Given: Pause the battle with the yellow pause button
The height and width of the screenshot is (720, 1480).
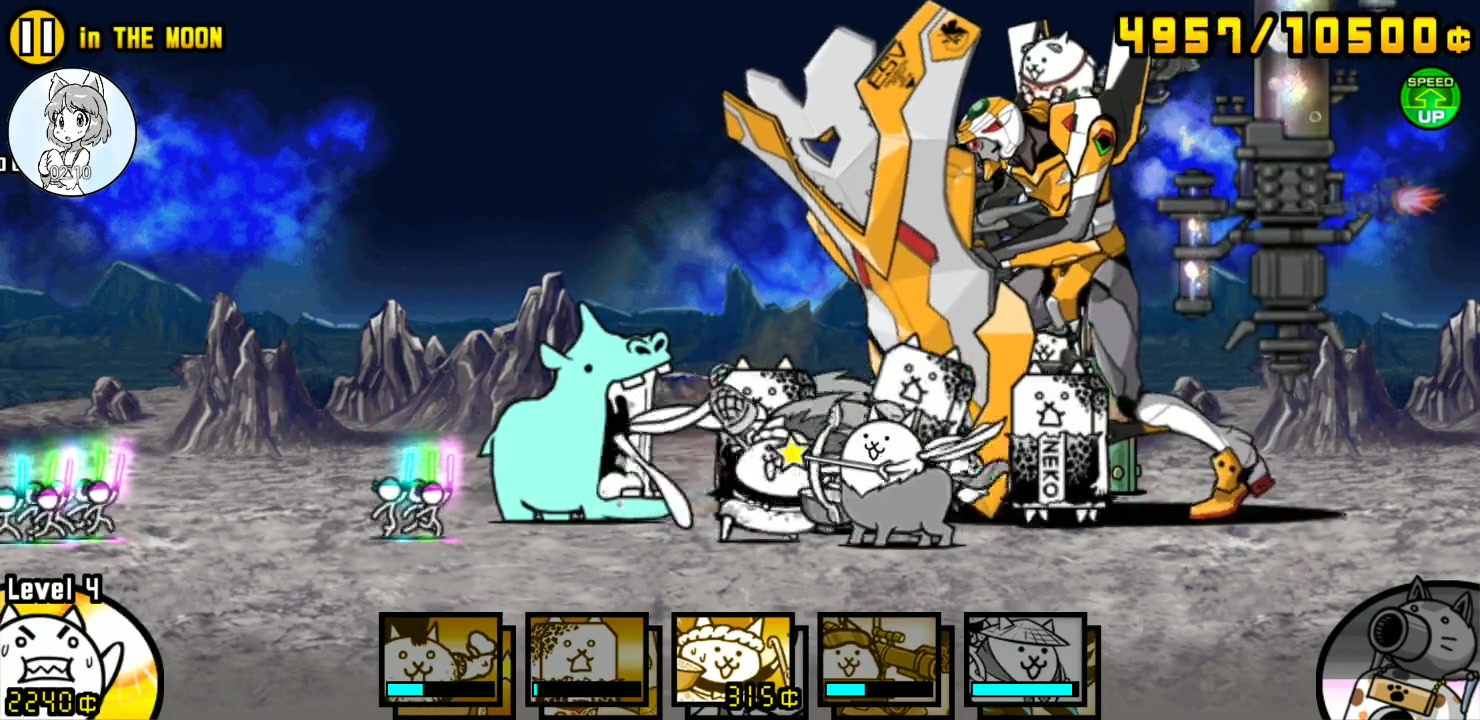Looking at the screenshot, I should [36, 37].
